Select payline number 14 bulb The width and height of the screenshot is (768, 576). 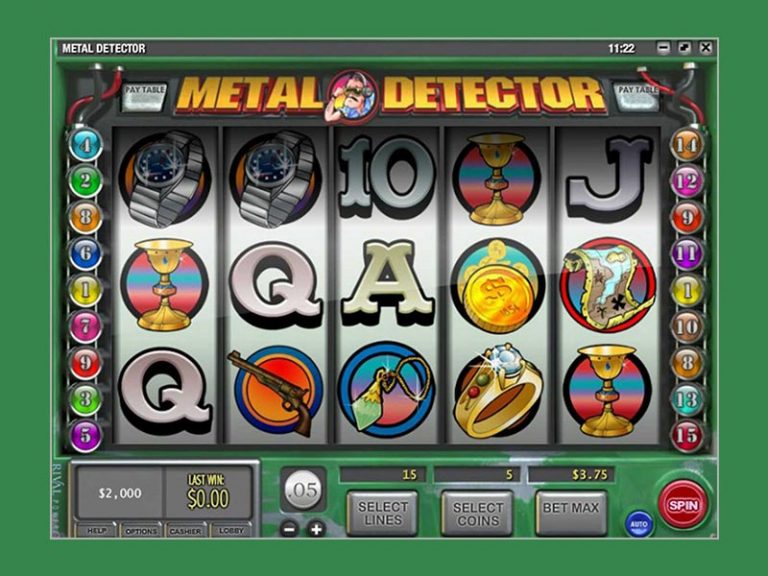pyautogui.click(x=687, y=144)
